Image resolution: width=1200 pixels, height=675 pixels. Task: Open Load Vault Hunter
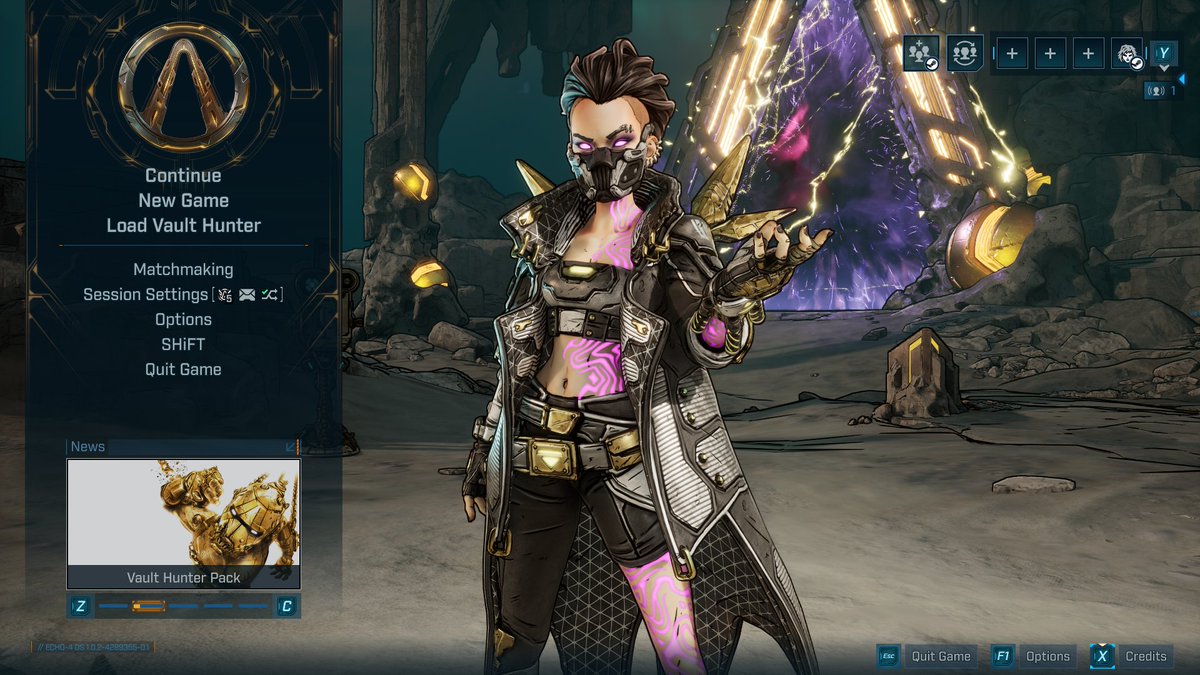pos(183,226)
